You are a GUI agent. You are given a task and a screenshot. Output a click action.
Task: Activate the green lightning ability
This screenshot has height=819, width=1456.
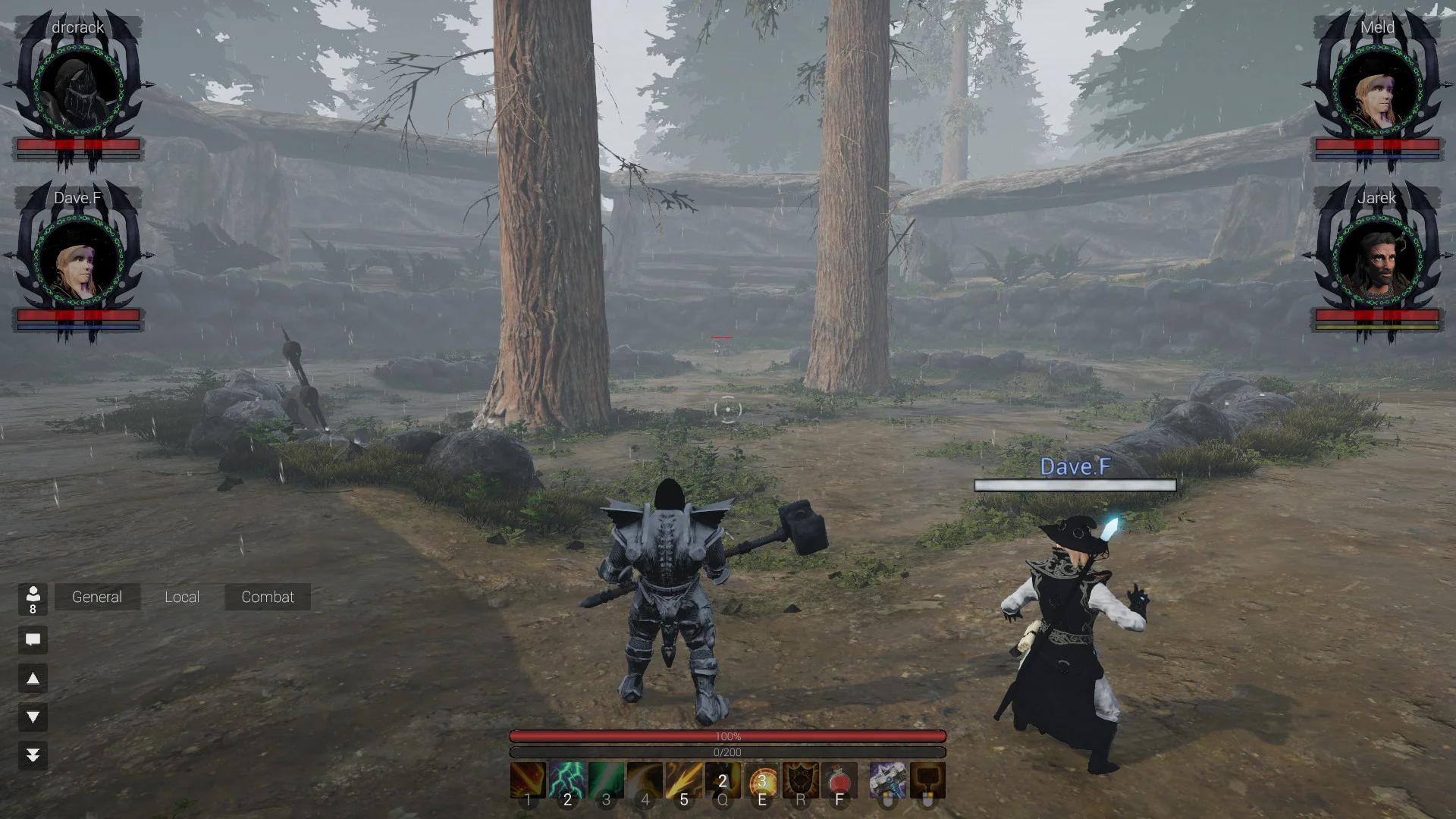567,780
